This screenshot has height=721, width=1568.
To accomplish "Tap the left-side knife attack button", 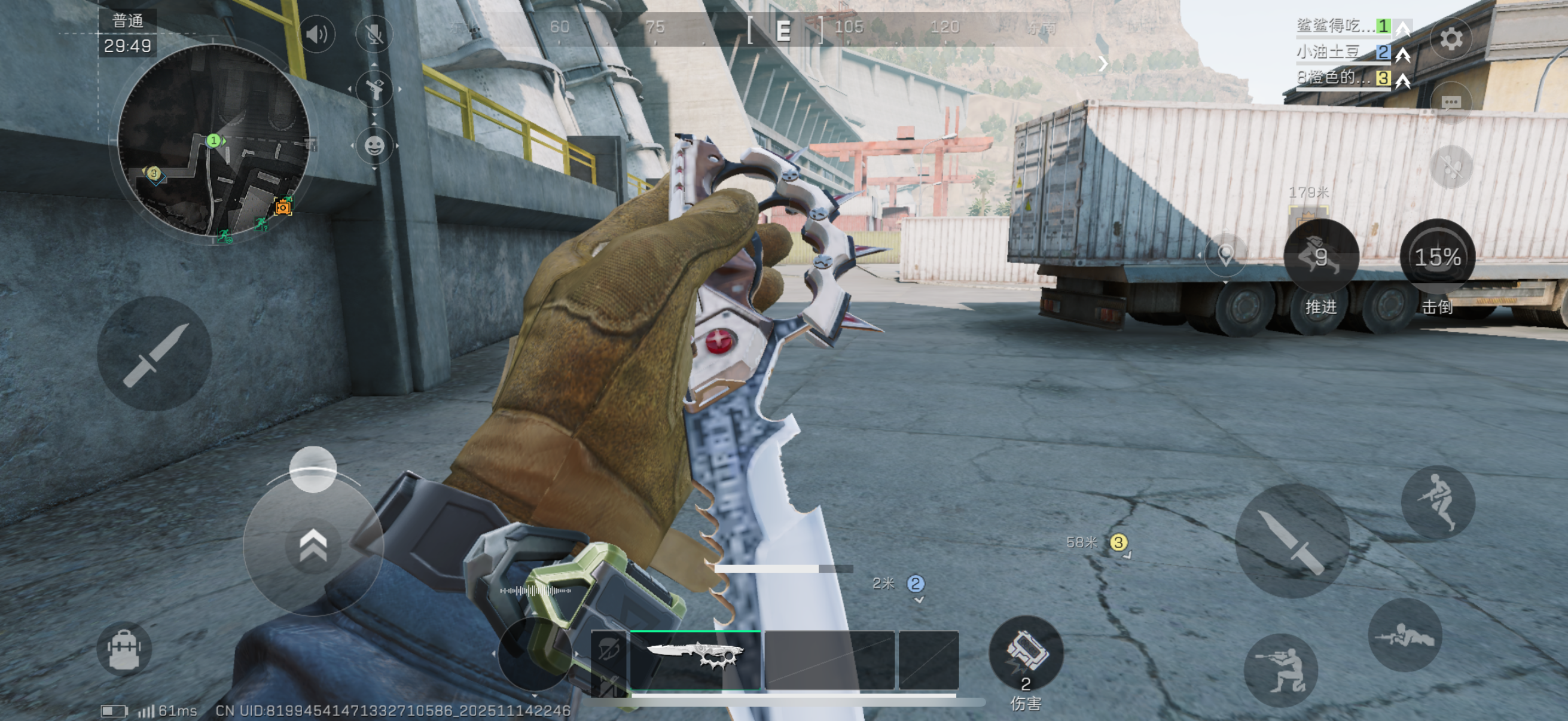I will click(x=155, y=353).
